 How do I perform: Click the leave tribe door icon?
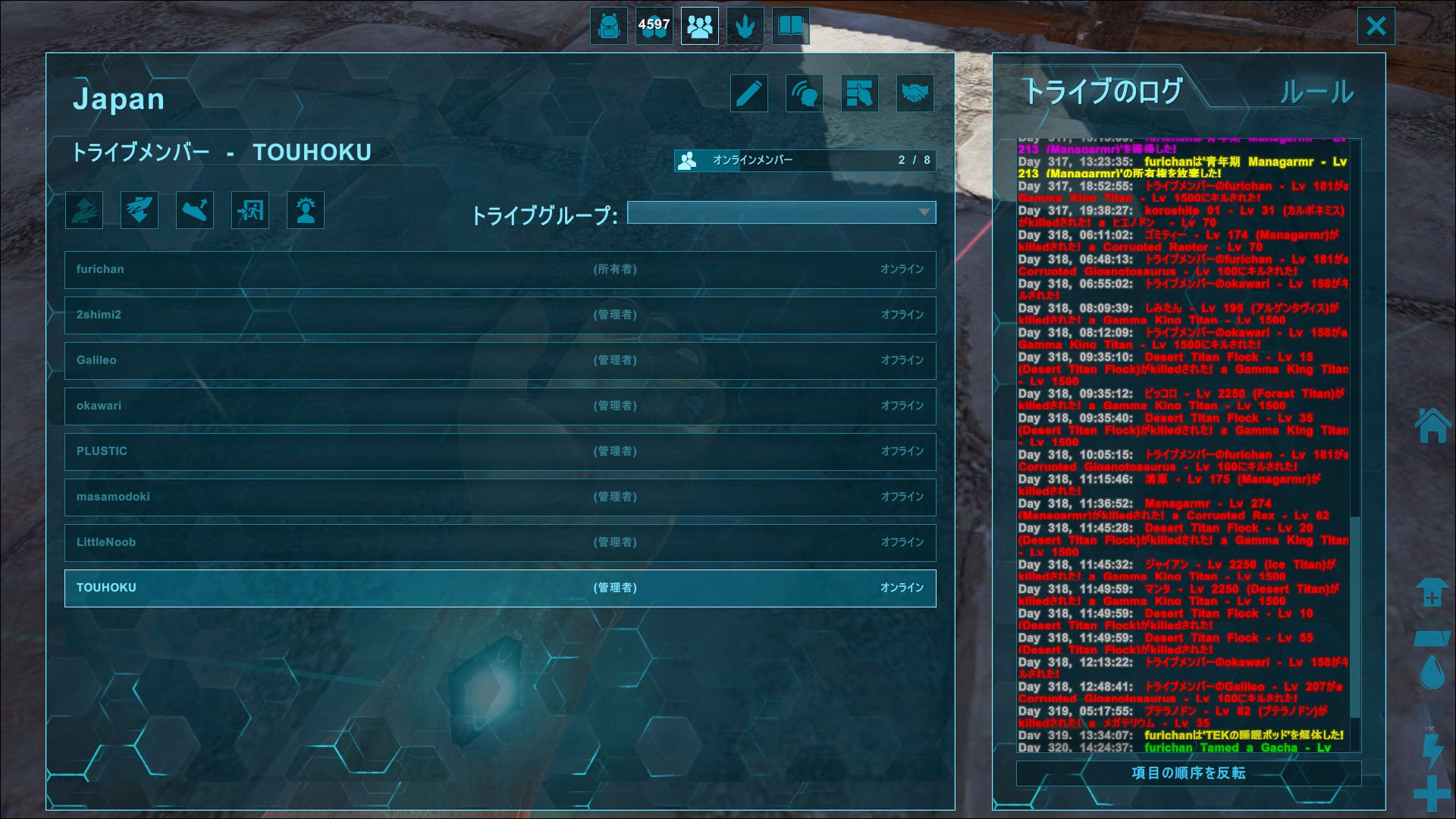click(x=250, y=210)
